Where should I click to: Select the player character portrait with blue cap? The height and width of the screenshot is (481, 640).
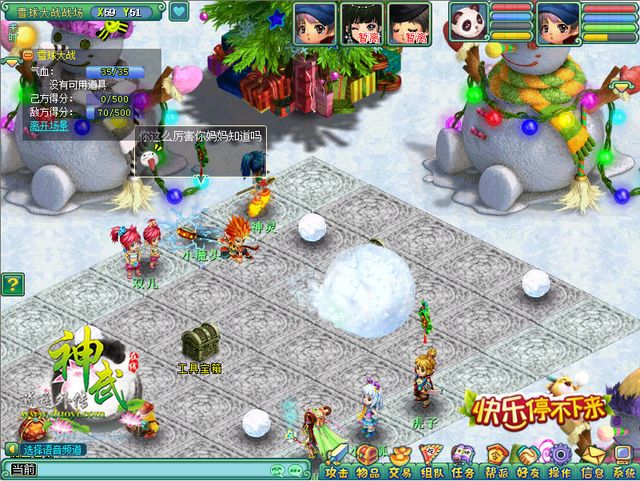coord(558,23)
